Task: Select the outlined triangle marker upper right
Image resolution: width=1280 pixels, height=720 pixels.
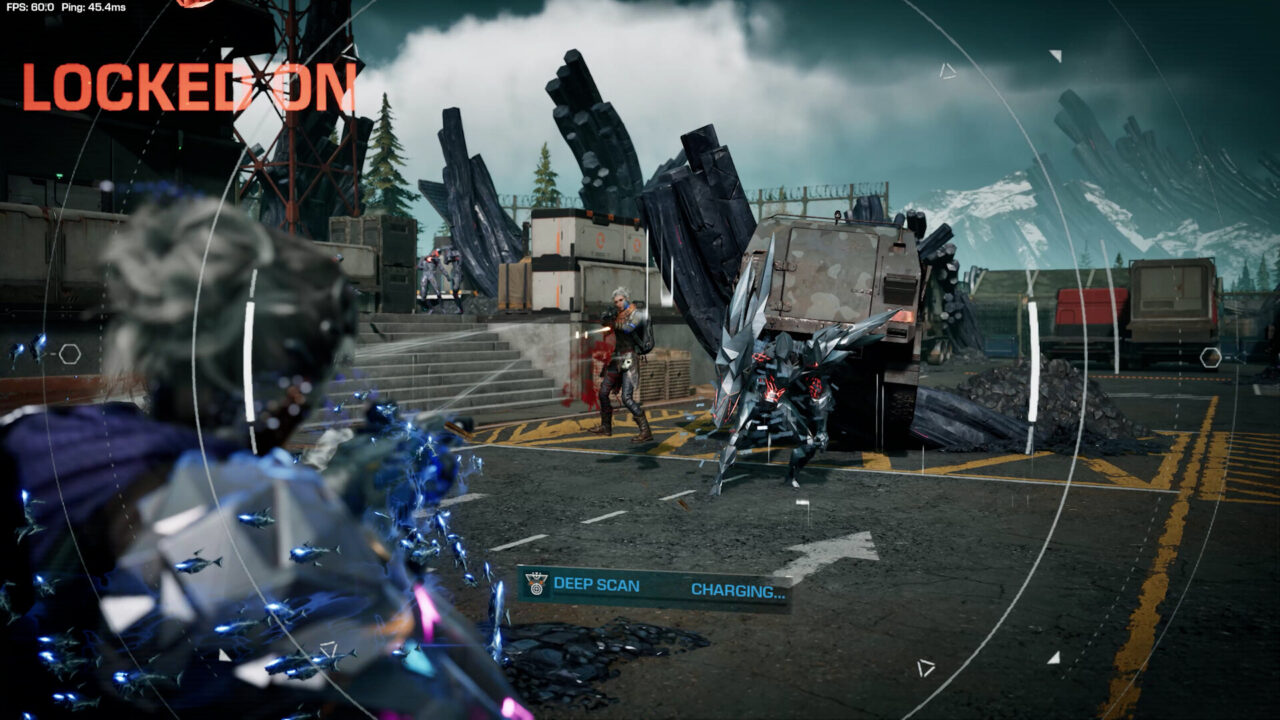Action: pyautogui.click(x=948, y=72)
